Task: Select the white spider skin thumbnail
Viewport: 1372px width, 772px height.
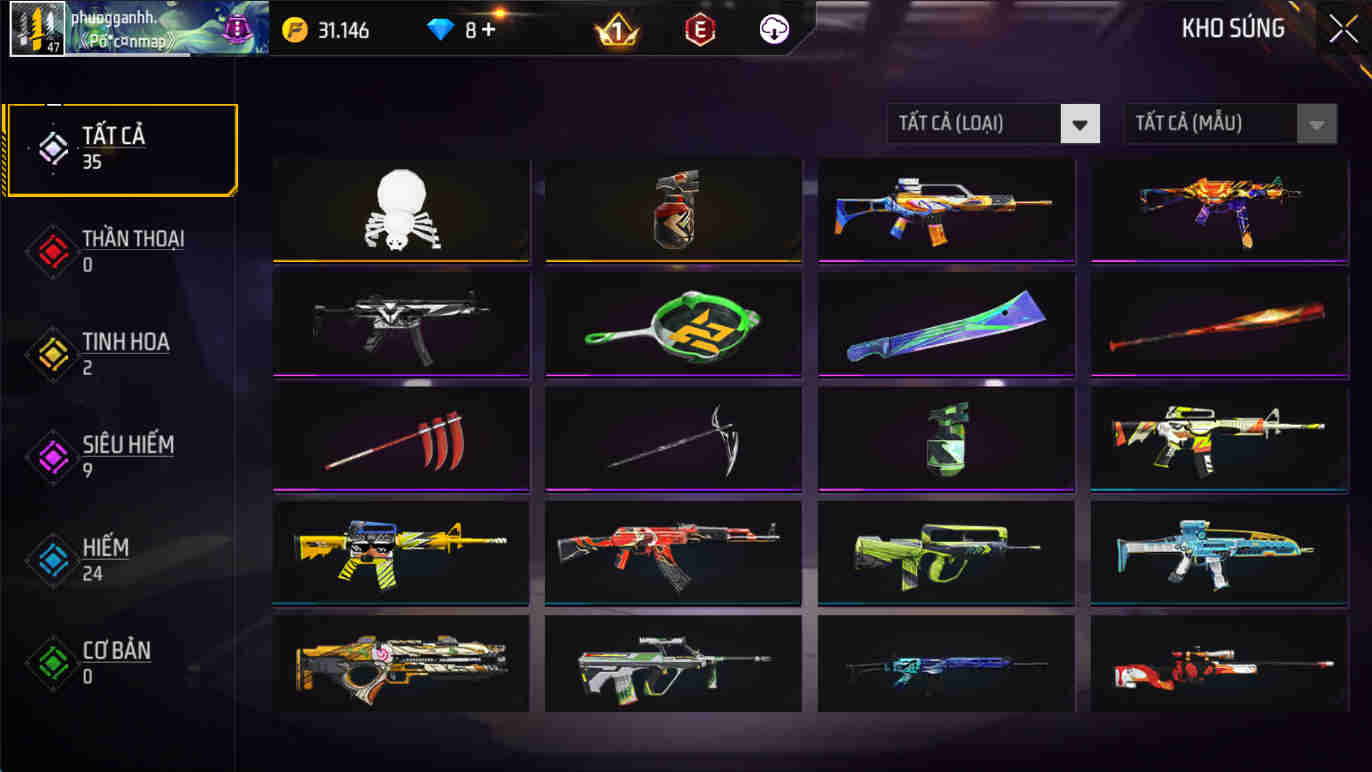Action: (x=400, y=210)
